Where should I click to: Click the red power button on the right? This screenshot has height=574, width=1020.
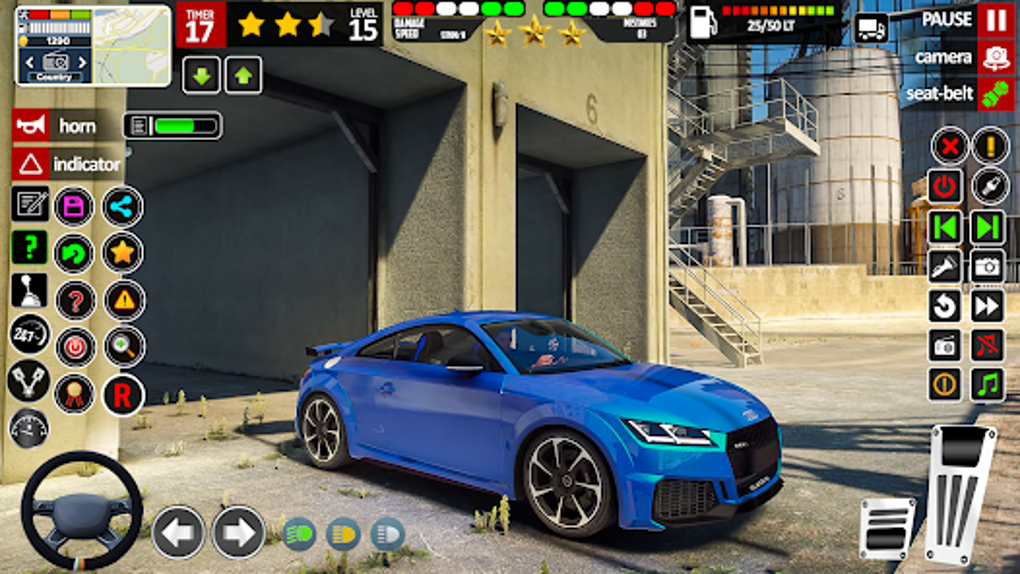(945, 186)
